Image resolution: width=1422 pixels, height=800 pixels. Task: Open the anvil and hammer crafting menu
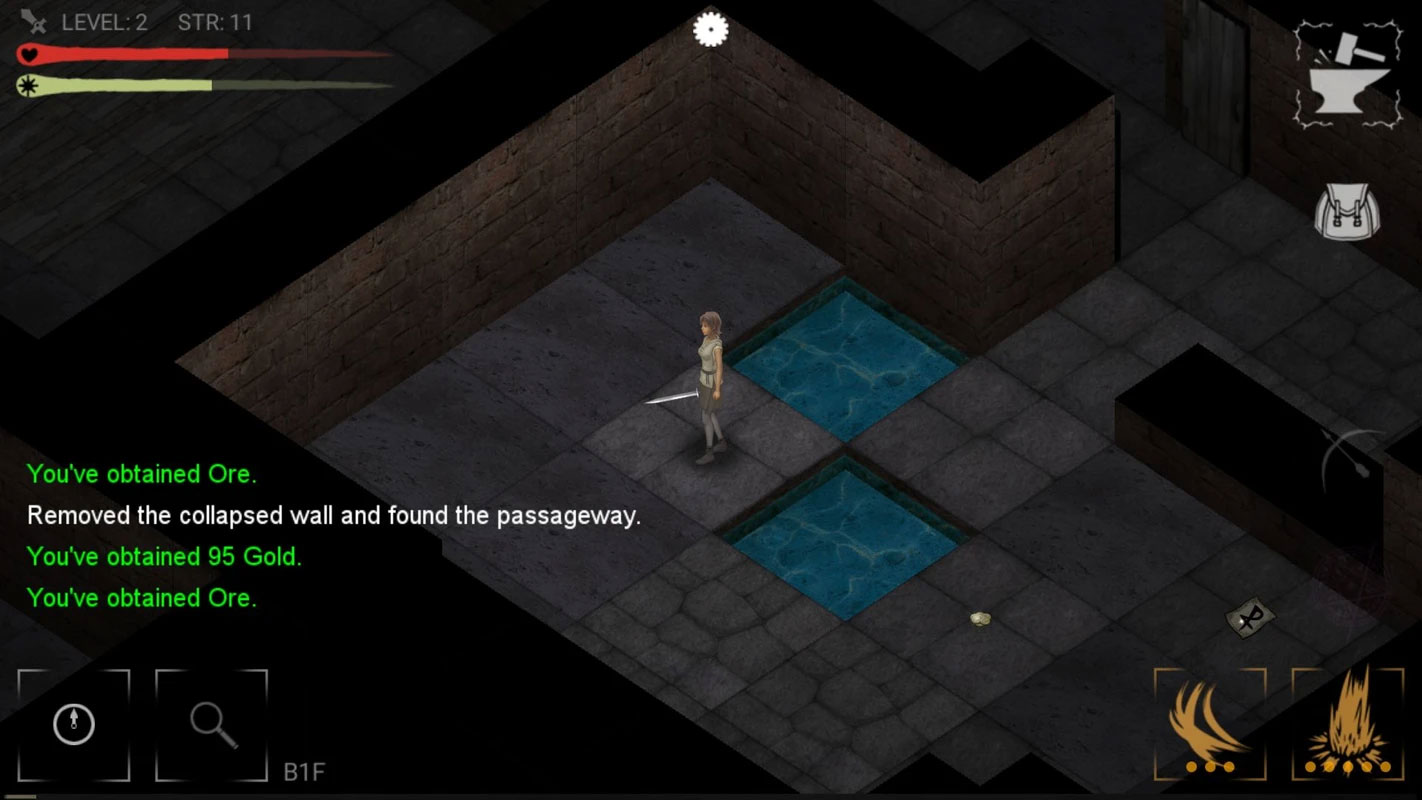pos(1348,76)
